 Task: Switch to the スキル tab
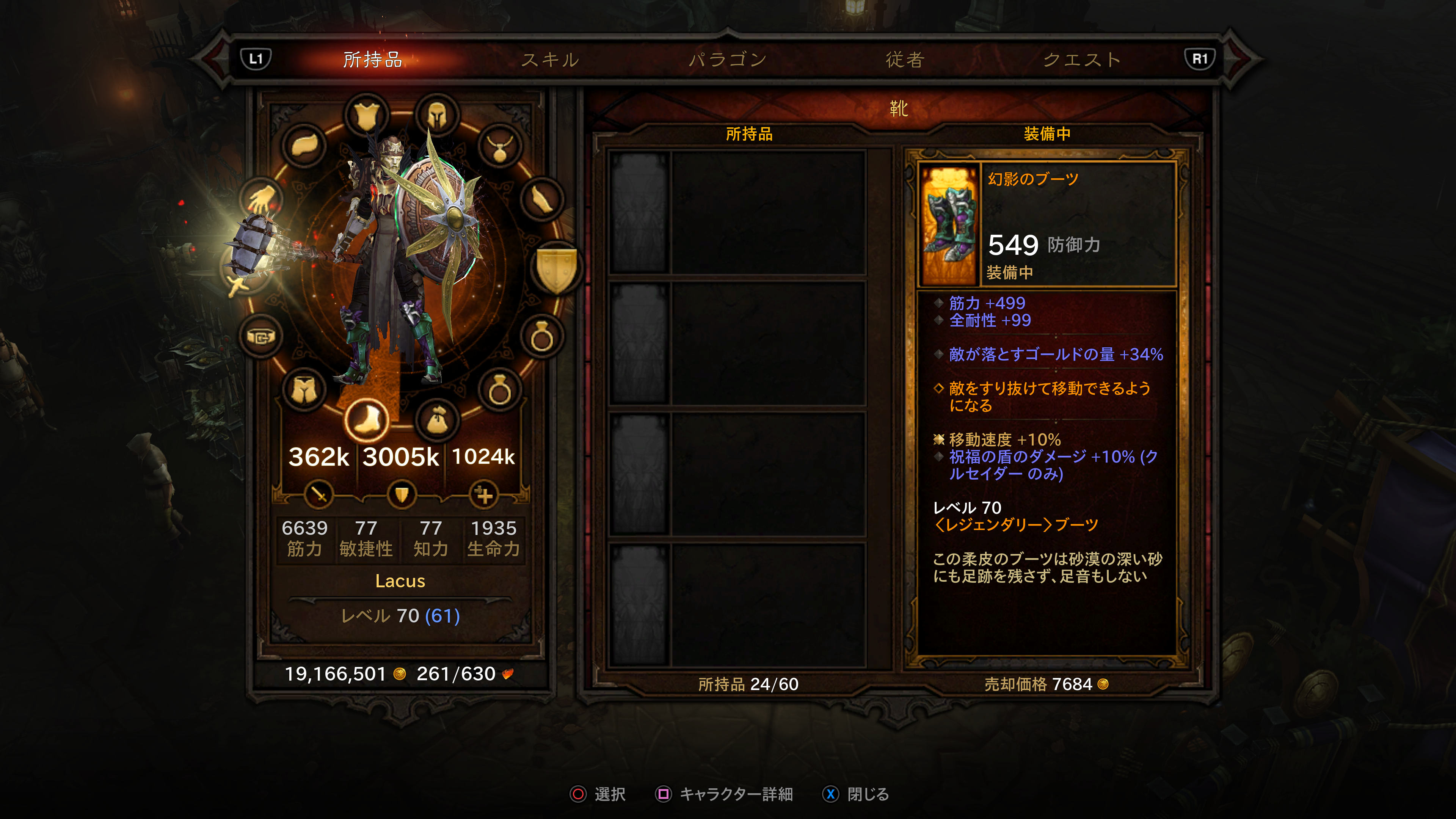coord(550,60)
